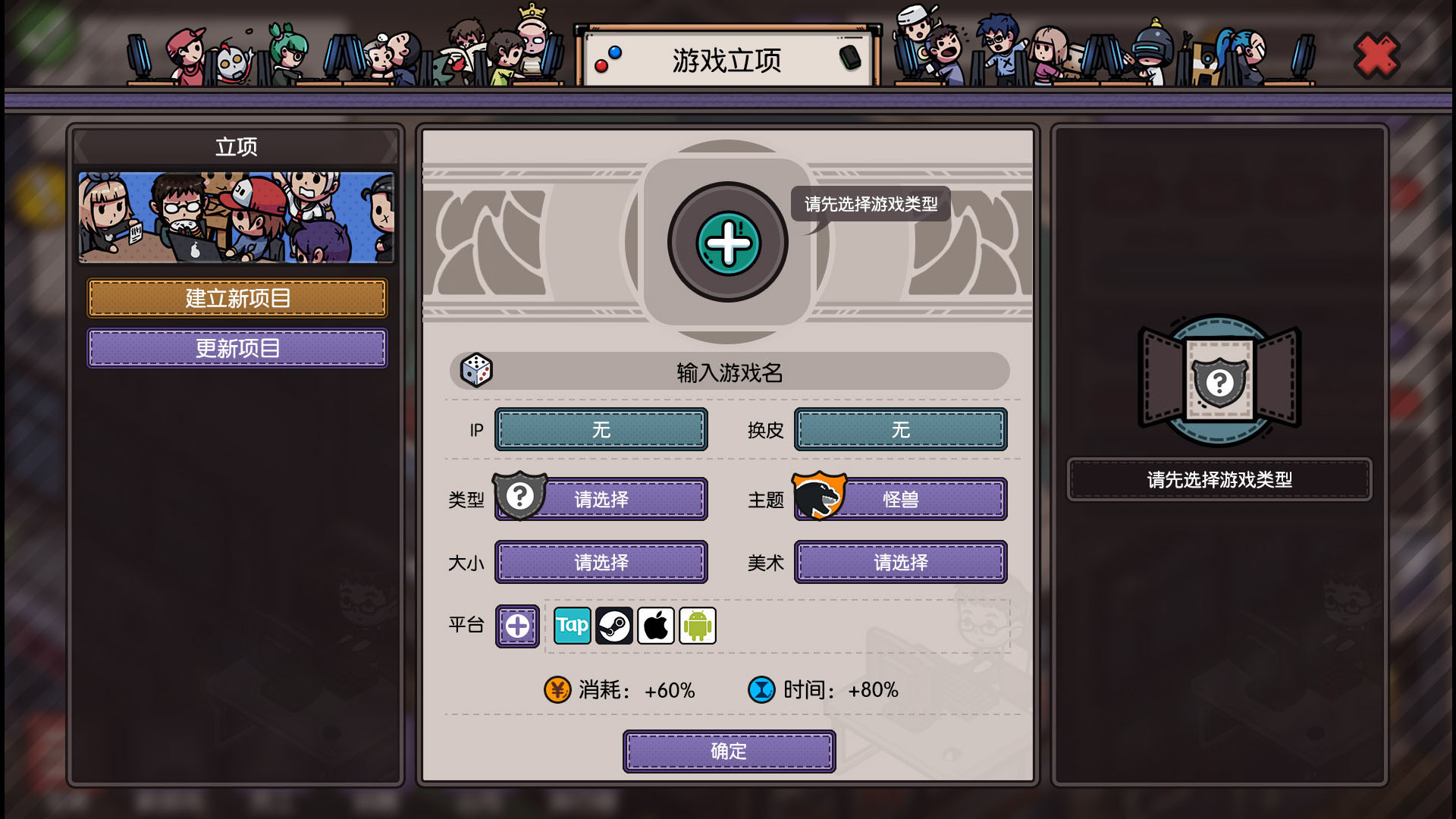Click the 建立新项目 button
This screenshot has height=819, width=1456.
237,298
